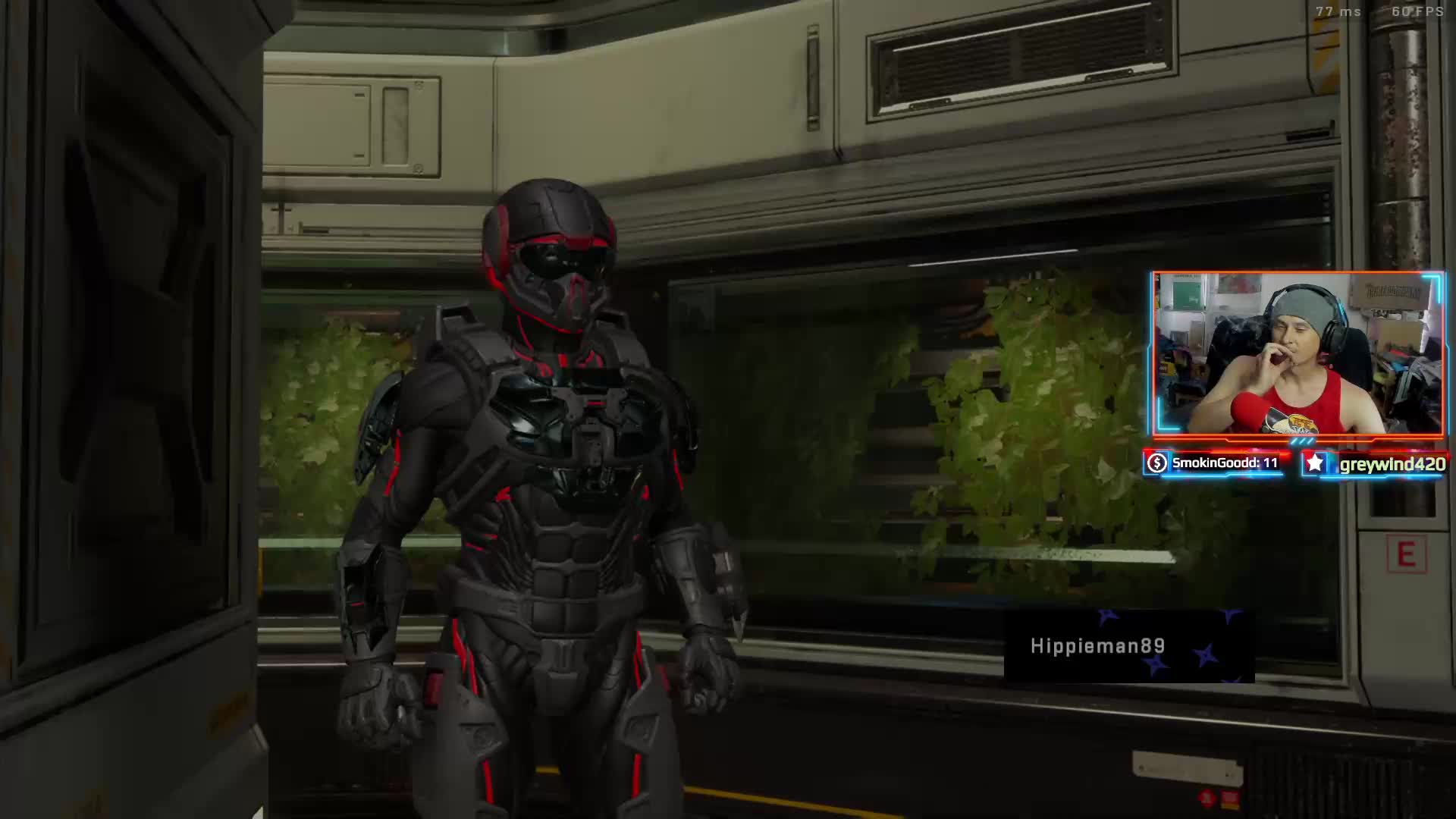The height and width of the screenshot is (819, 1456).
Task: Click the streamer webcam overlay
Action: pyautogui.click(x=1298, y=354)
